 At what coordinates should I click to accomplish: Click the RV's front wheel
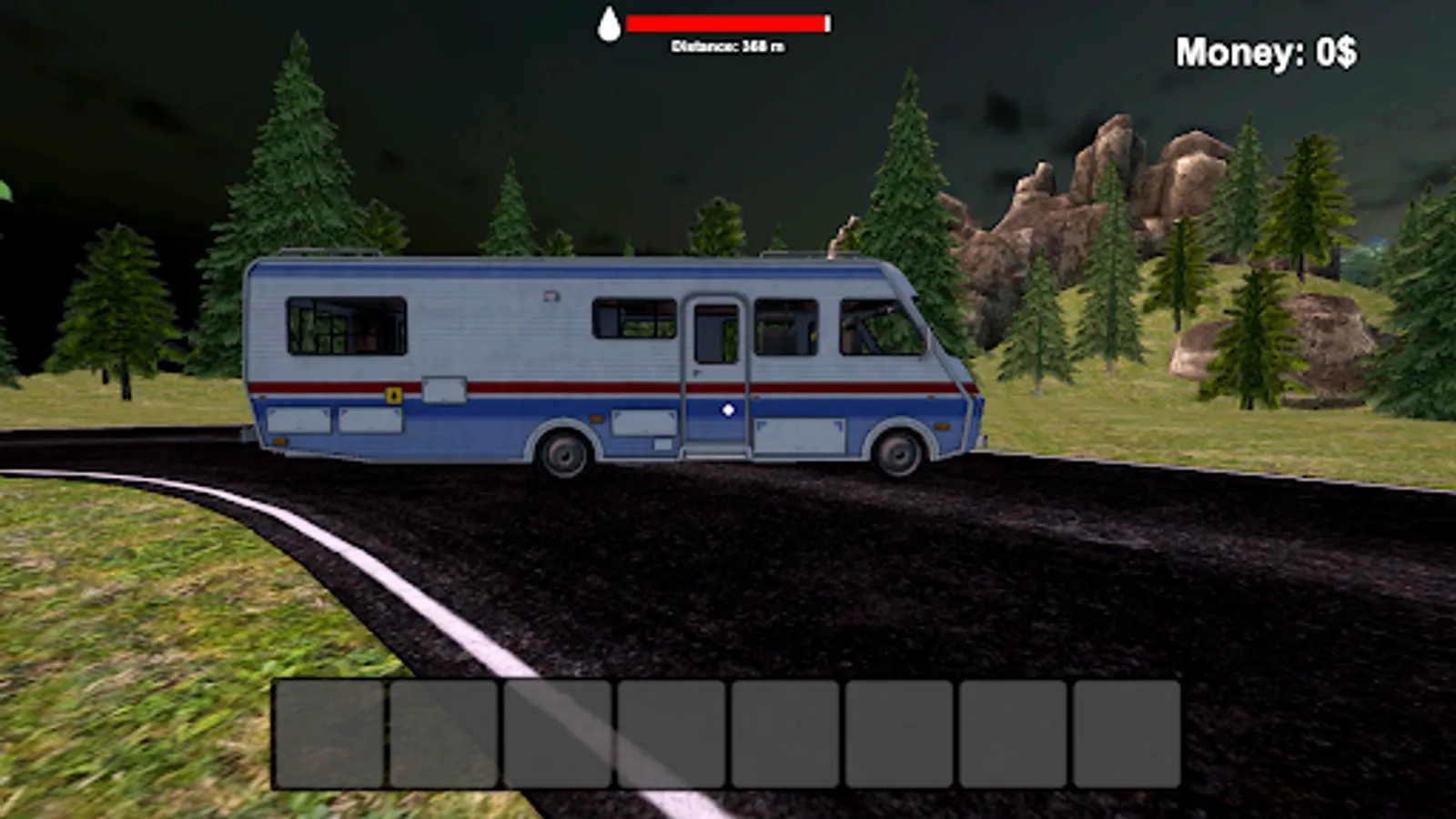(899, 452)
